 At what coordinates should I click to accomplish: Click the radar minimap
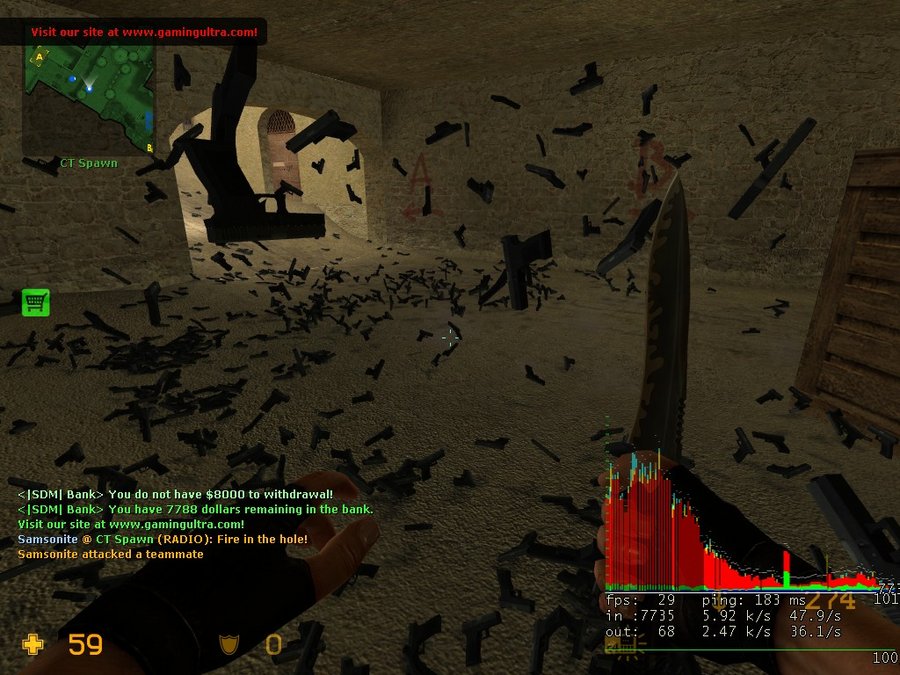(x=88, y=98)
